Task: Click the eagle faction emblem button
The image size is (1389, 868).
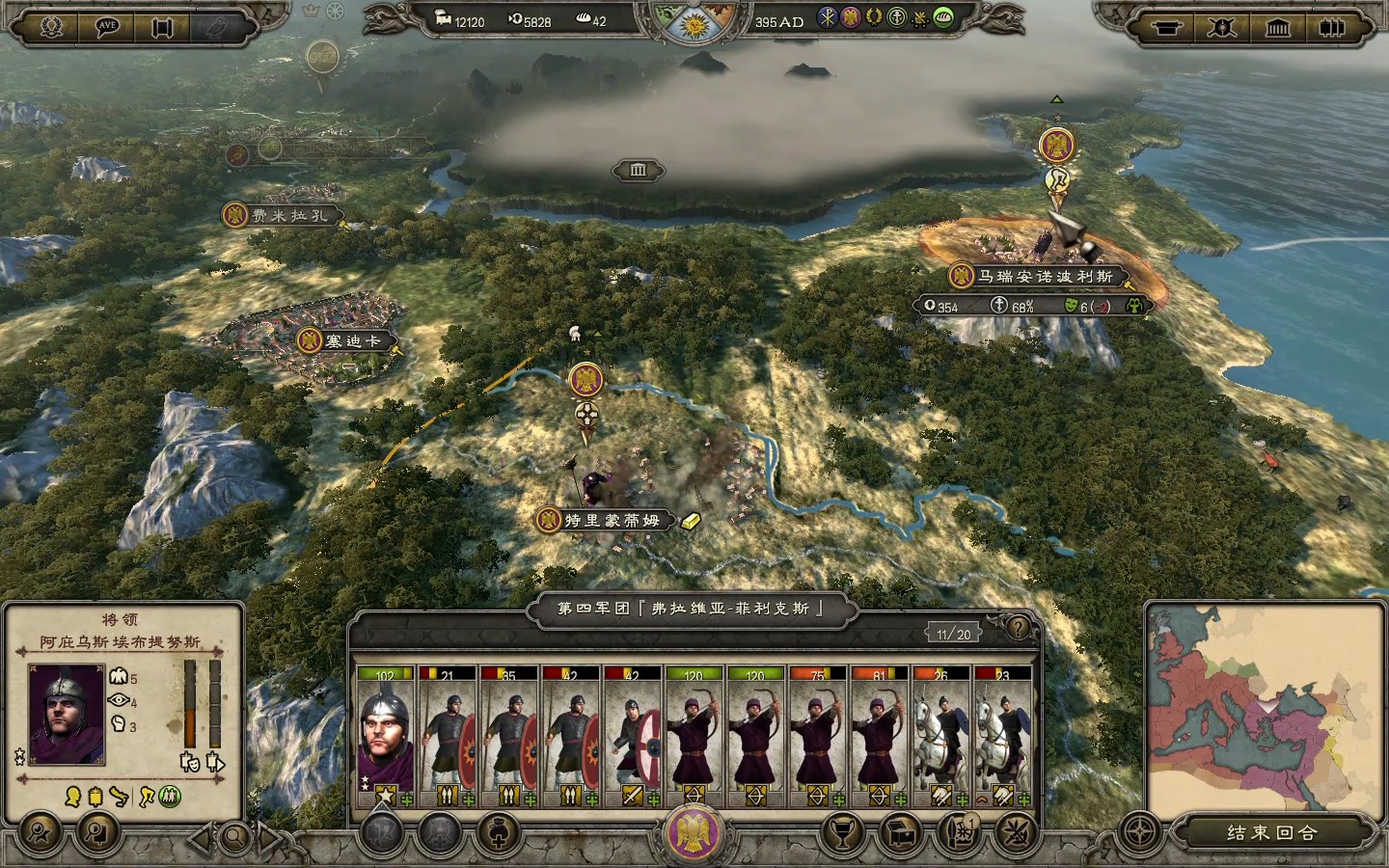Action: point(693,831)
